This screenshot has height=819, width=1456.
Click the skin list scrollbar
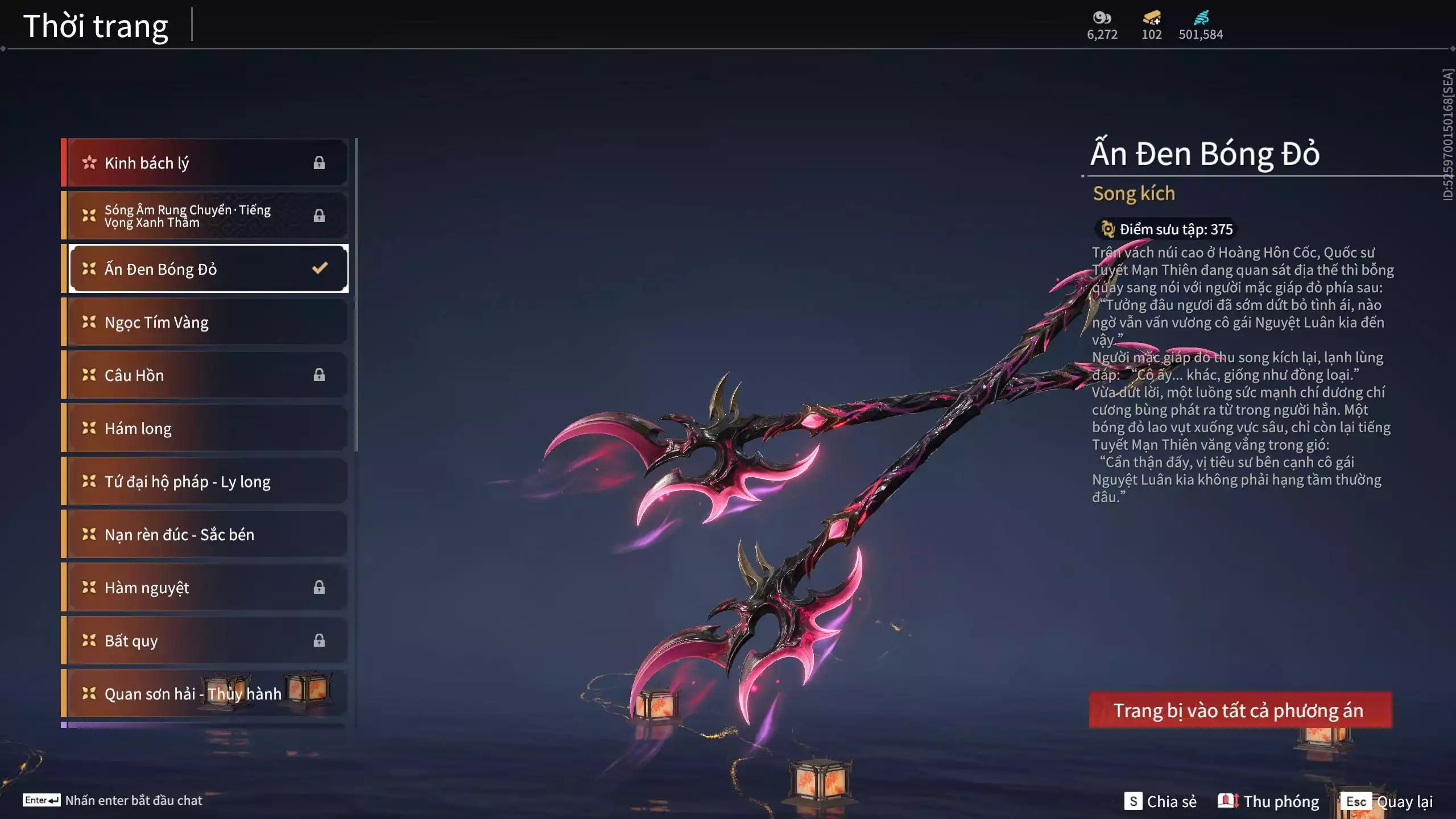356,296
